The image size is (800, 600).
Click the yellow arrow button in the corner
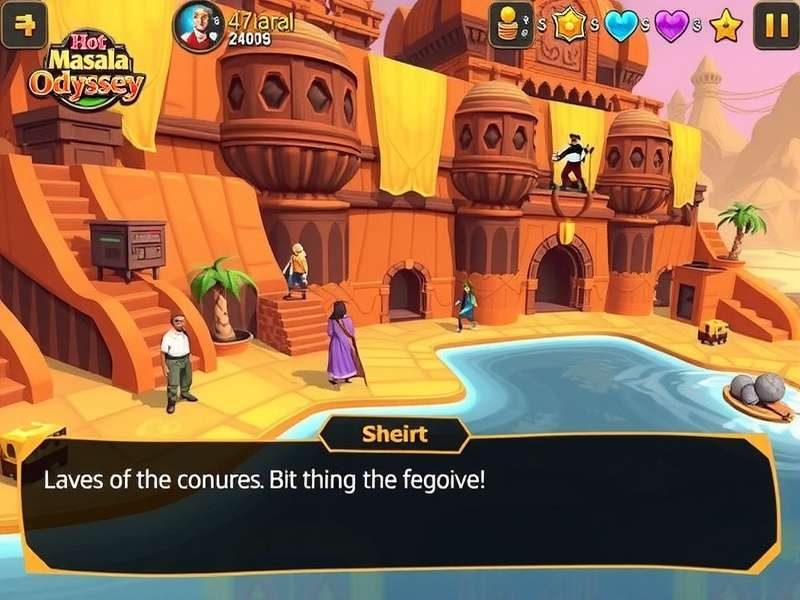pyautogui.click(x=25, y=25)
